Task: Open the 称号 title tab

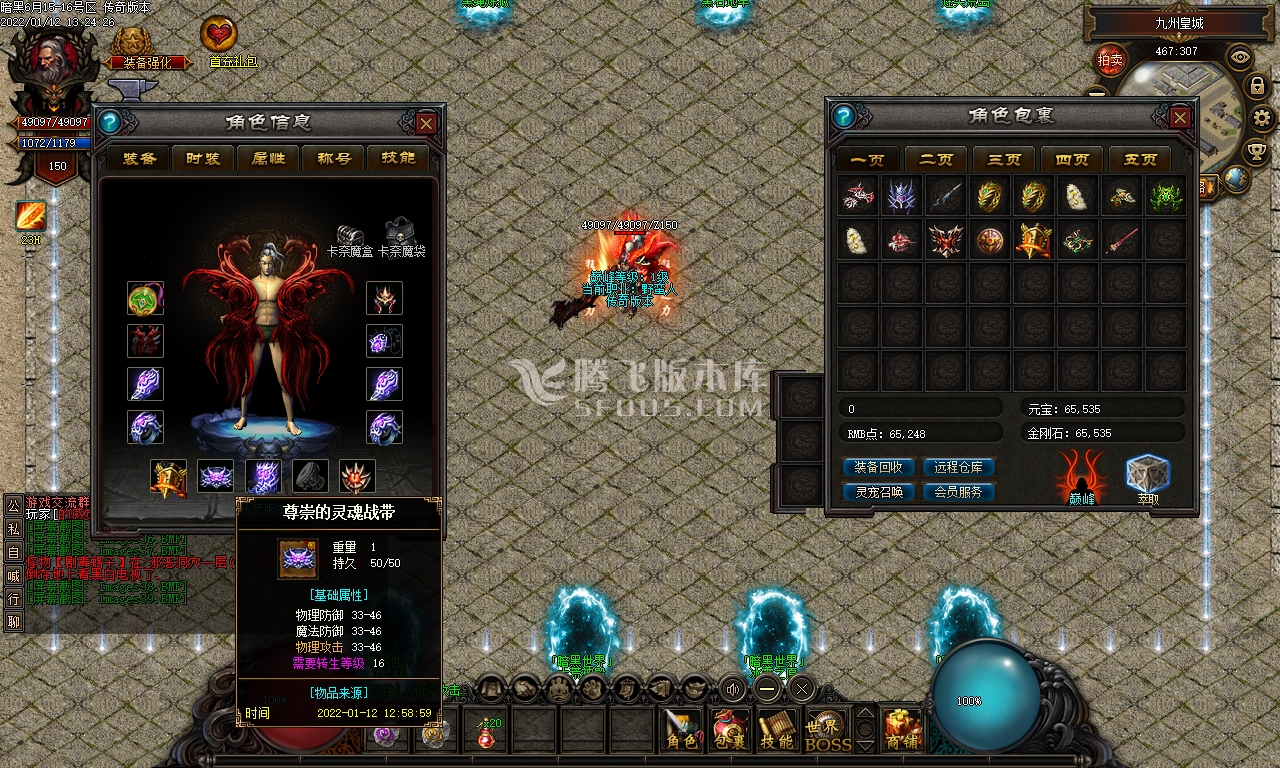Action: 334,158
